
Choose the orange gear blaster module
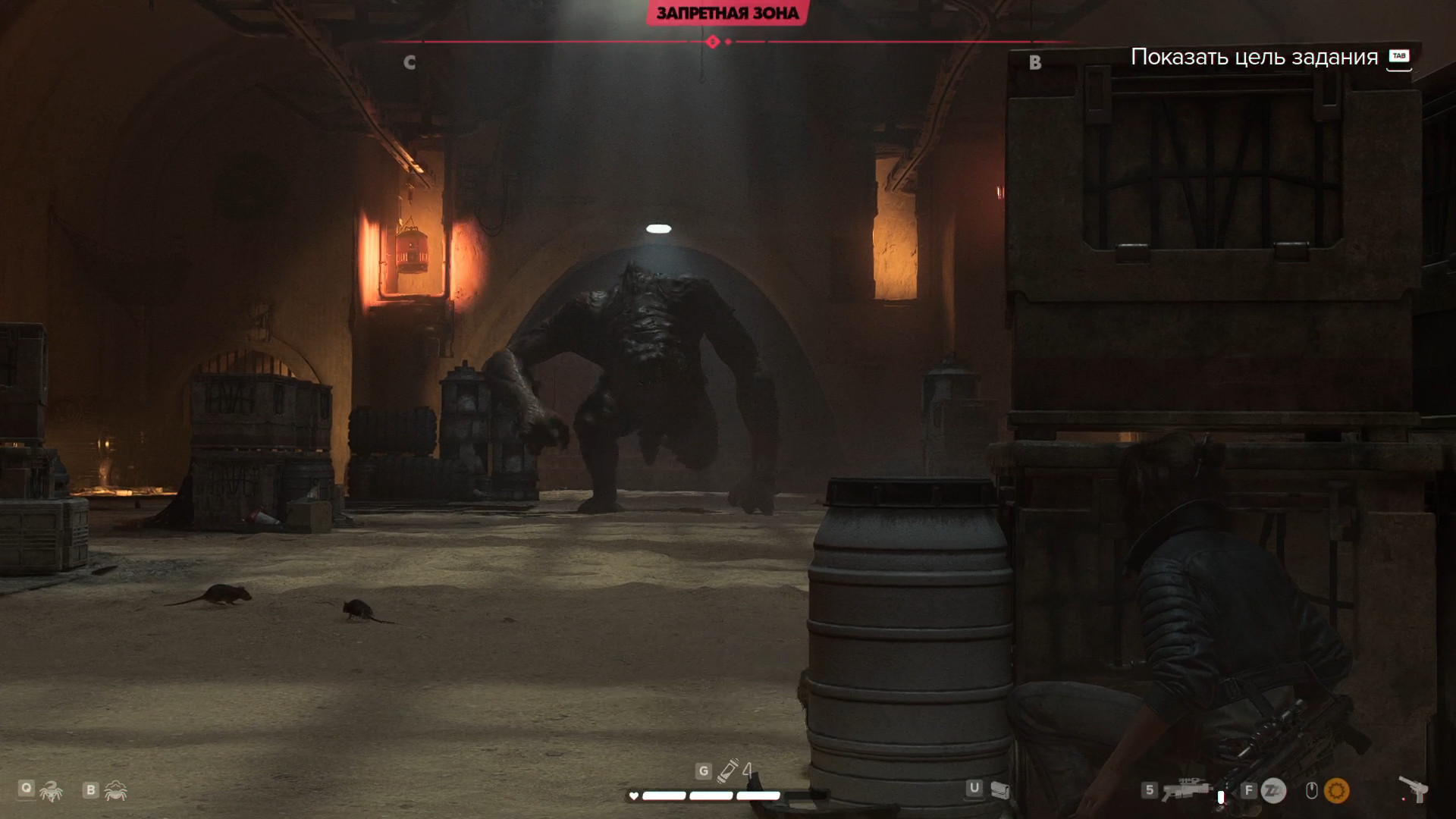click(1336, 791)
